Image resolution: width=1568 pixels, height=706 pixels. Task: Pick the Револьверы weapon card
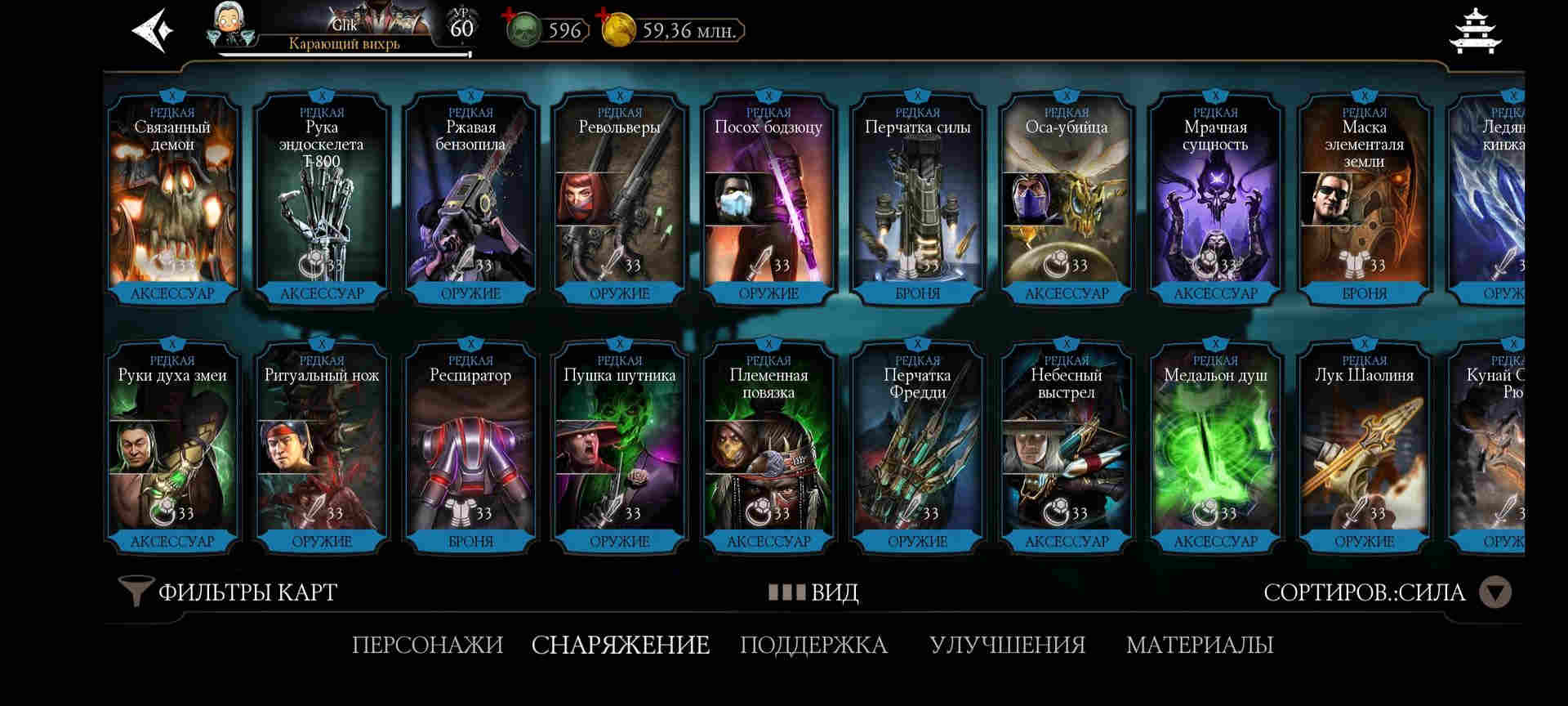point(619,199)
